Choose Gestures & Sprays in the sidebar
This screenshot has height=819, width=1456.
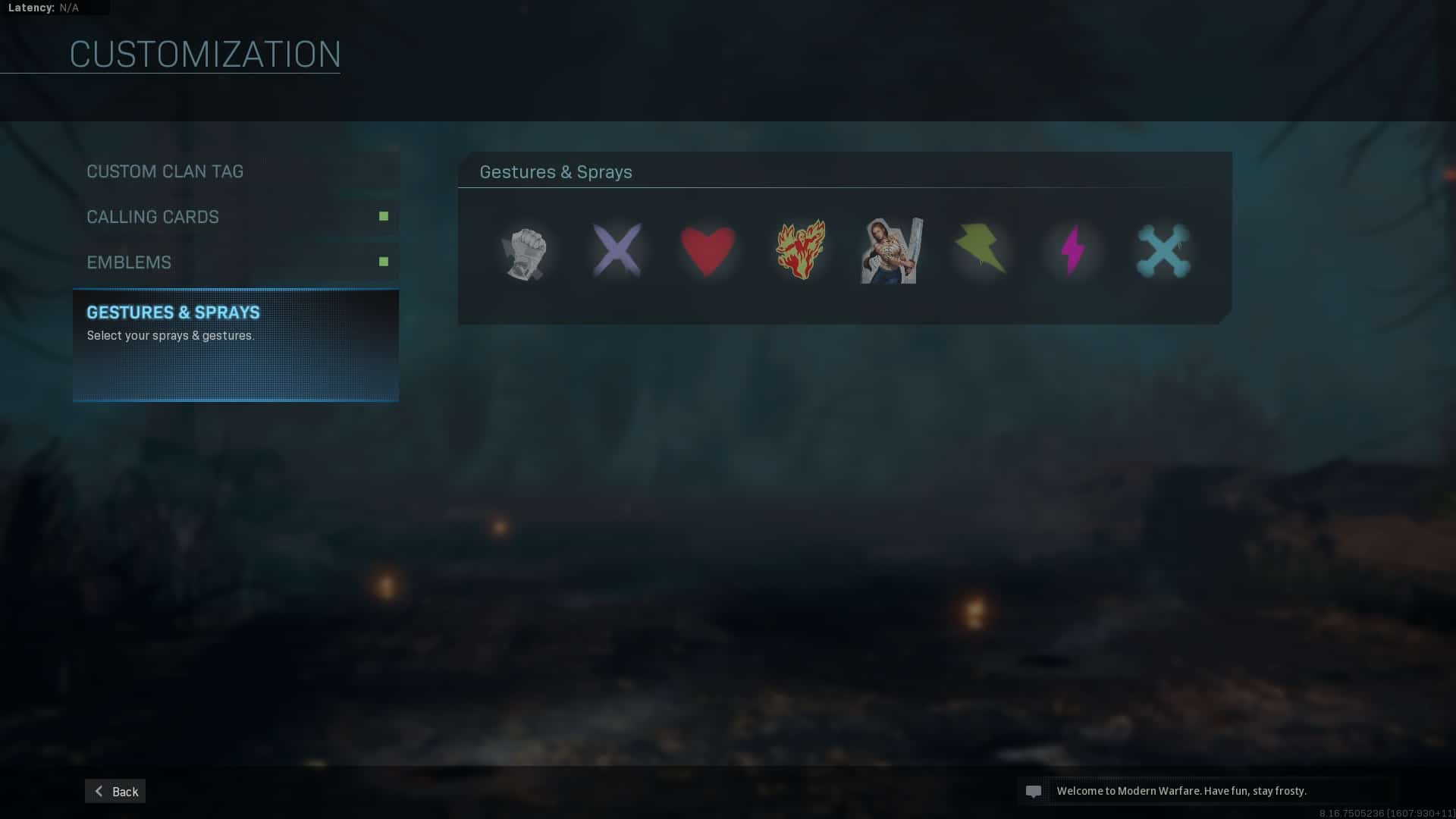pyautogui.click(x=174, y=312)
